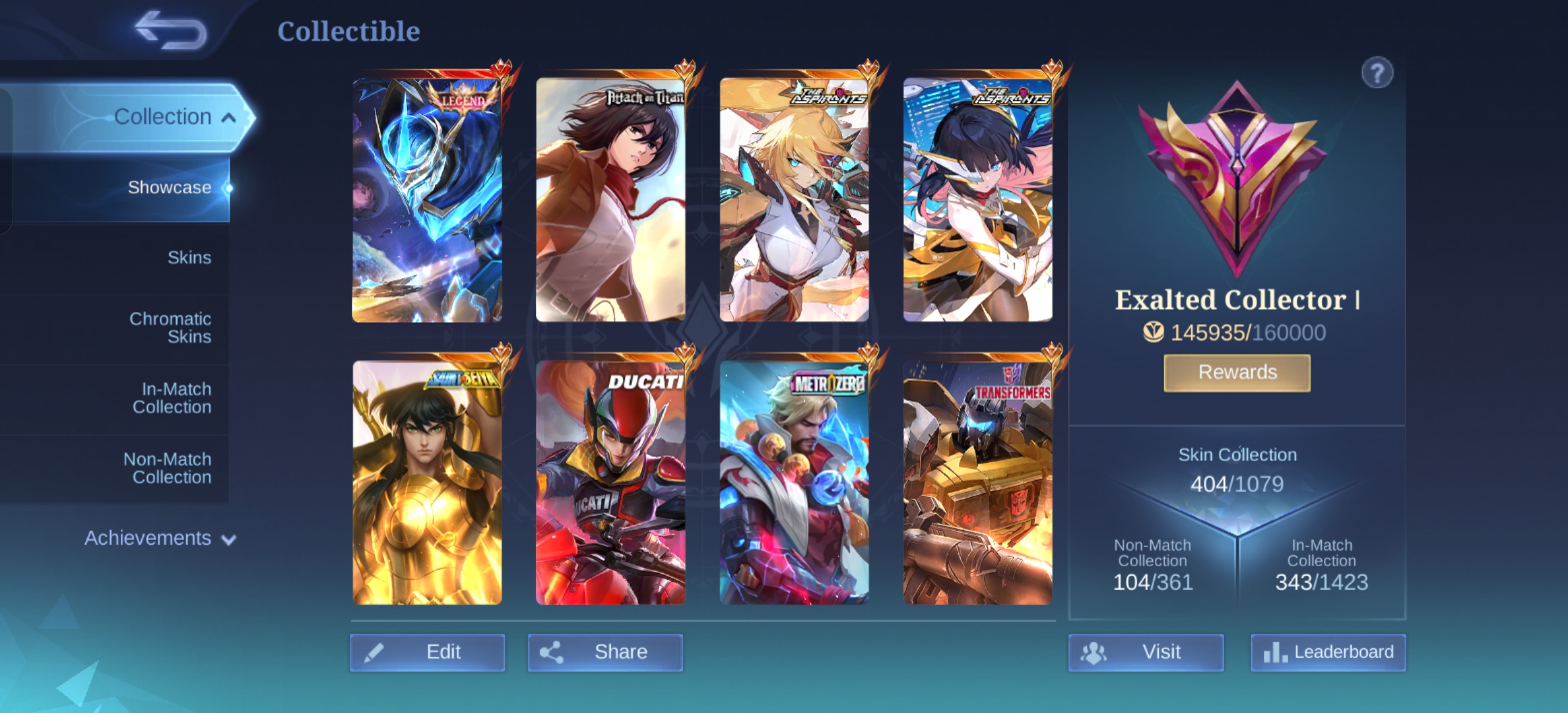Viewport: 1568px width, 713px height.
Task: Open the Metro Zero skin card
Action: pyautogui.click(x=794, y=482)
